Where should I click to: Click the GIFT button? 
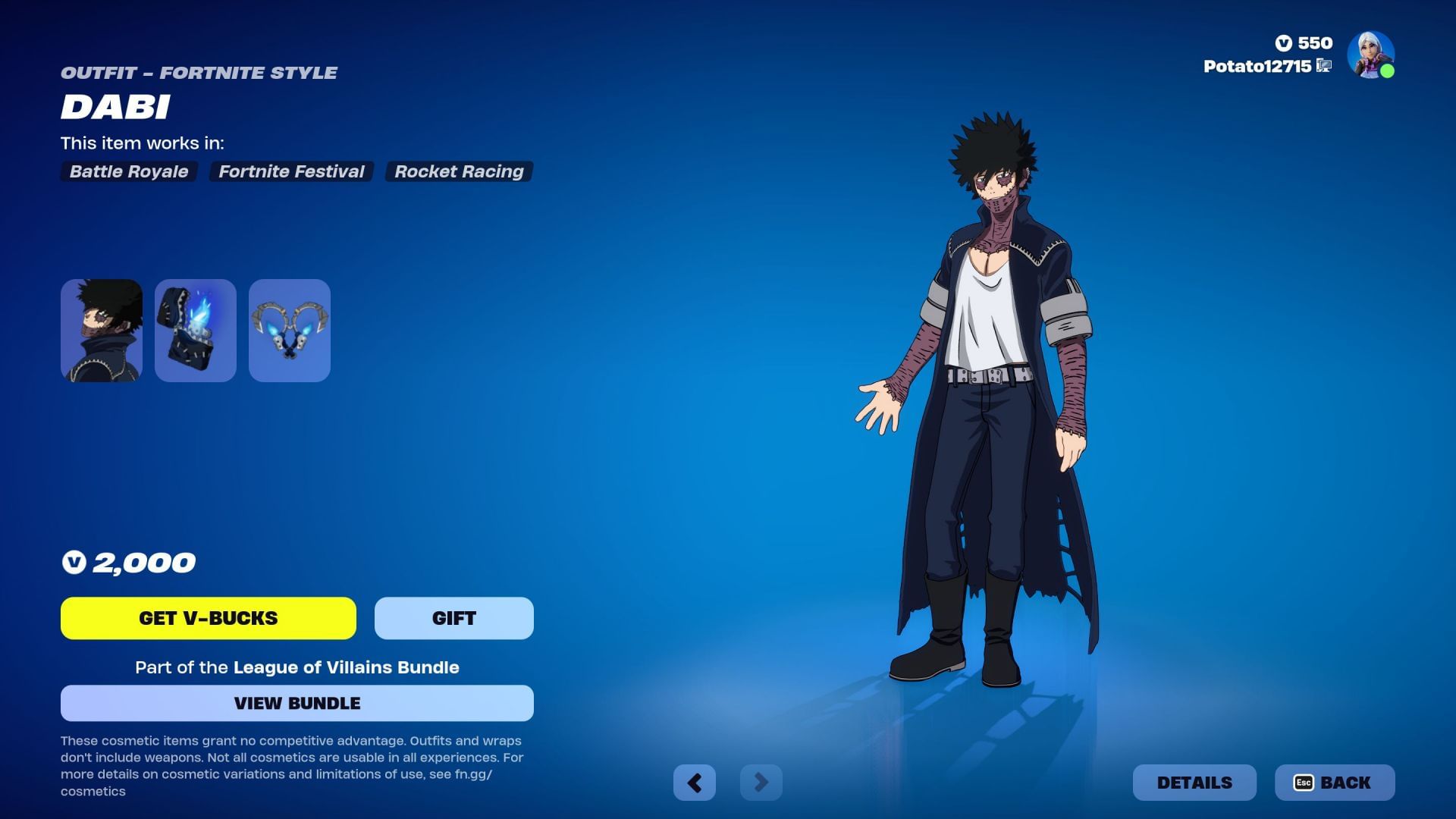pyautogui.click(x=453, y=618)
